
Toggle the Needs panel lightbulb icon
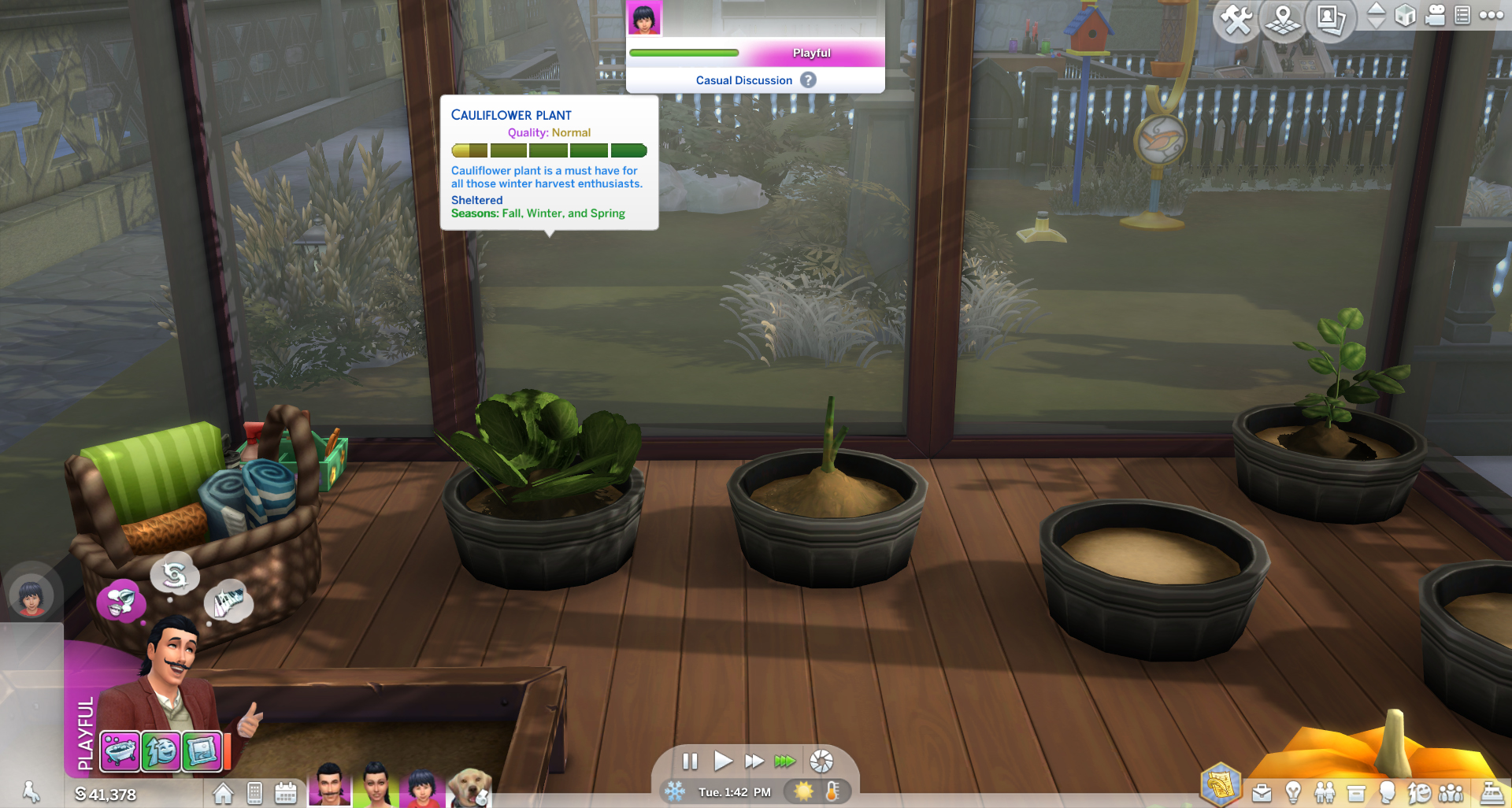point(1292,792)
